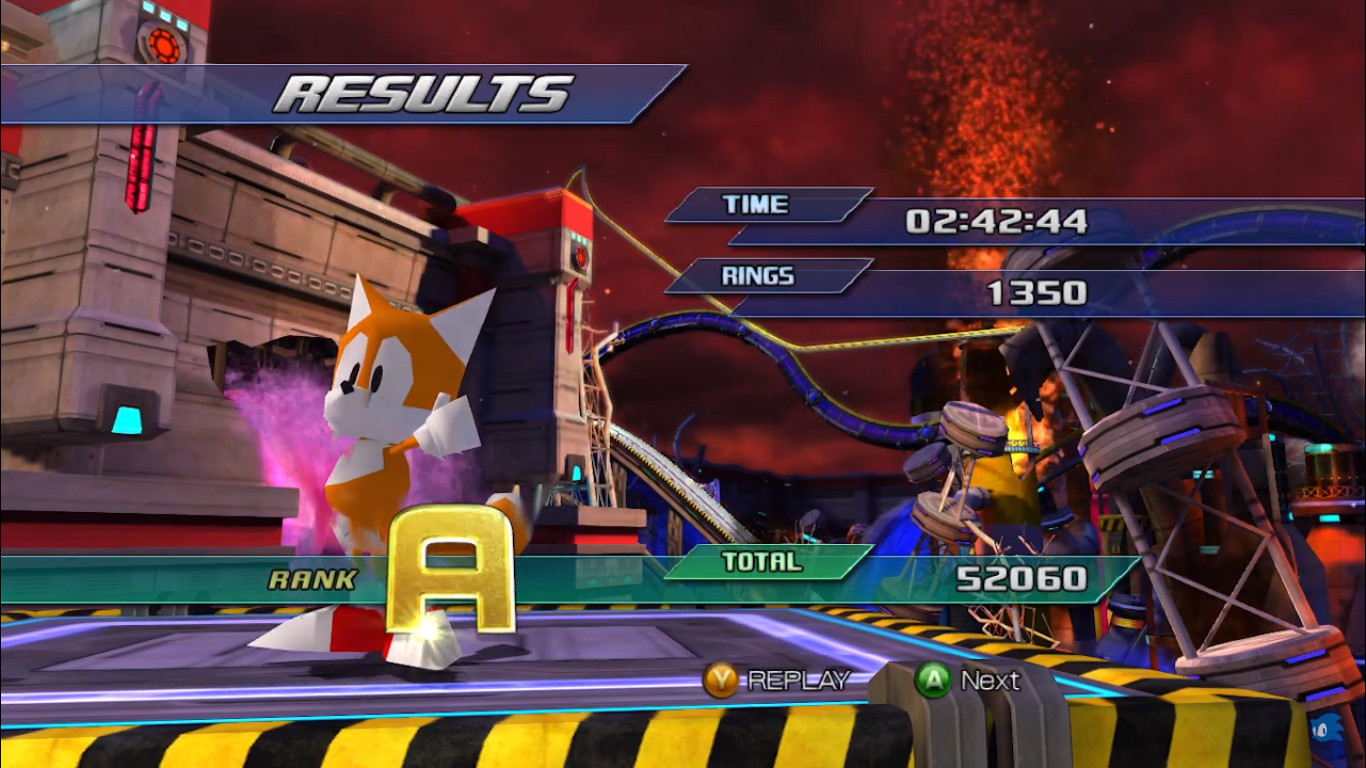The width and height of the screenshot is (1366, 768).
Task: Toggle the RANK label display
Action: pos(310,577)
